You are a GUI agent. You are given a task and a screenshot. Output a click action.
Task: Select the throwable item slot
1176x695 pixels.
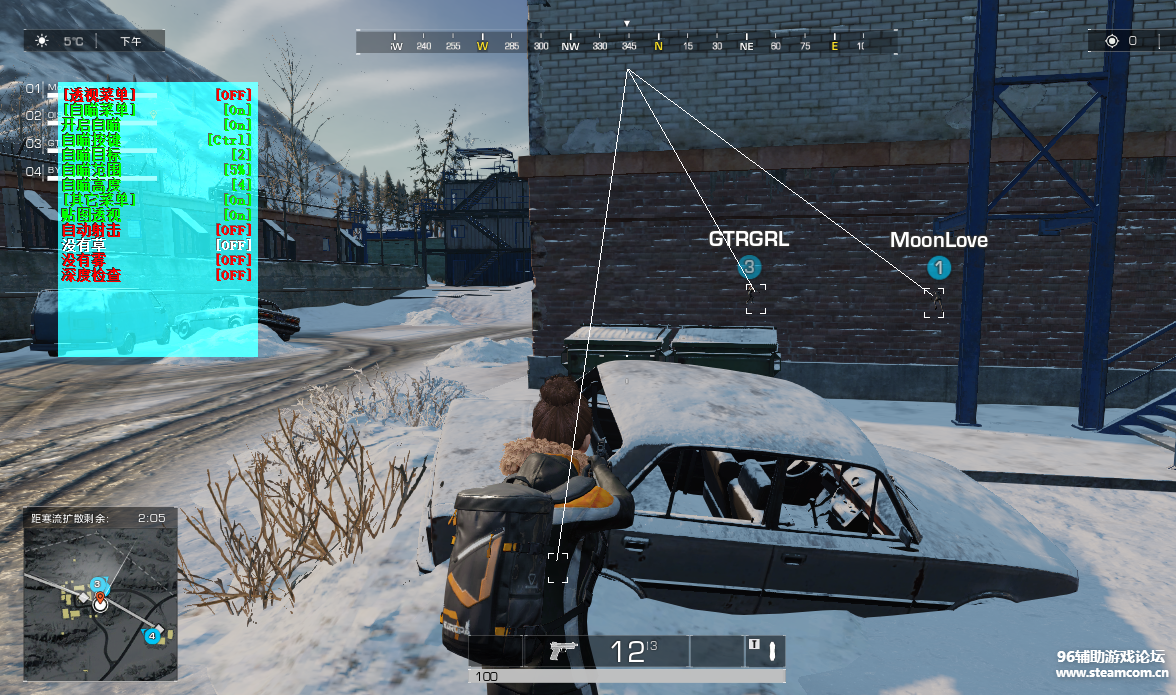tap(766, 651)
